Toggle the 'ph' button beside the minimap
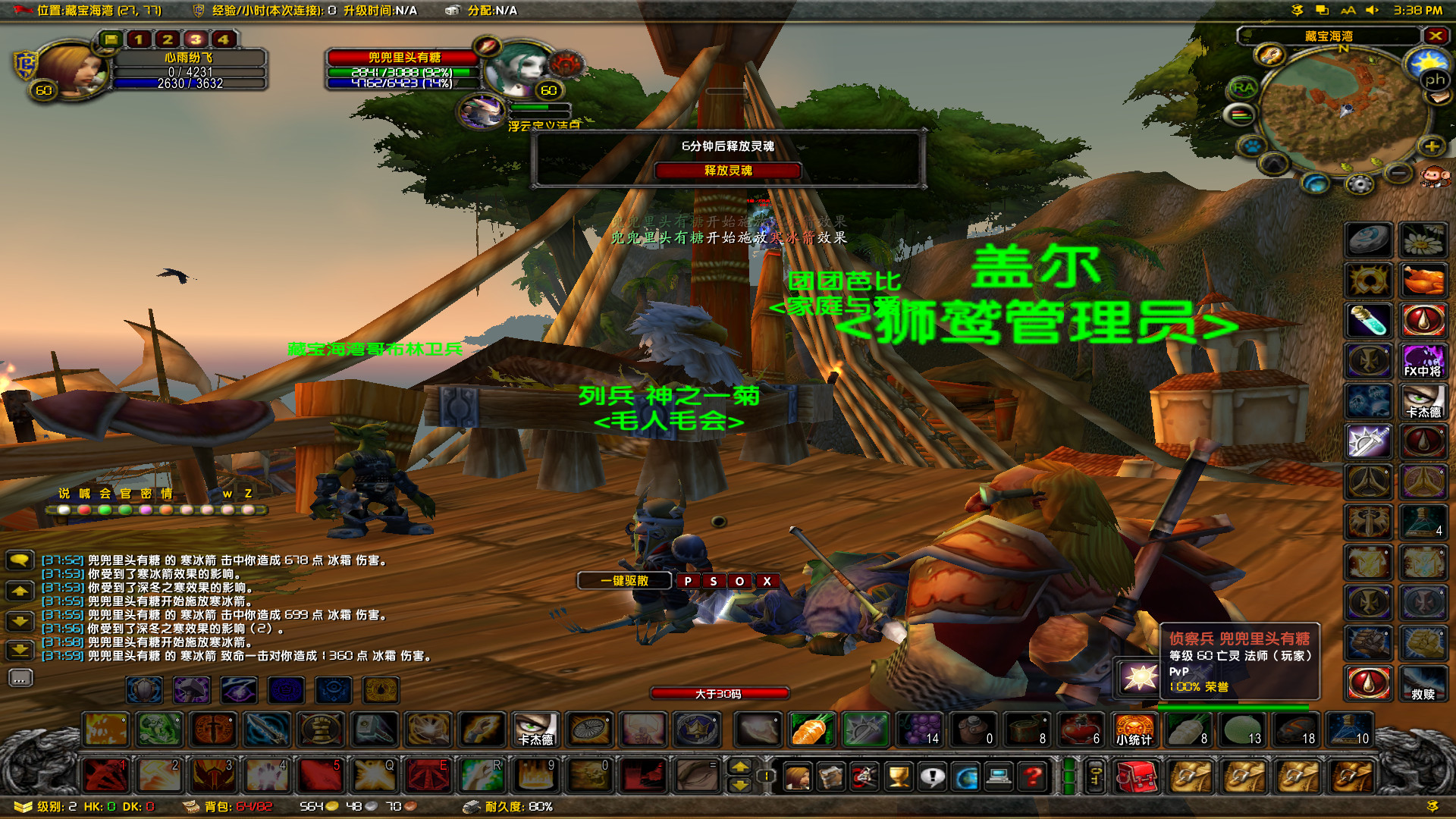Viewport: 1456px width, 819px height. tap(1436, 80)
